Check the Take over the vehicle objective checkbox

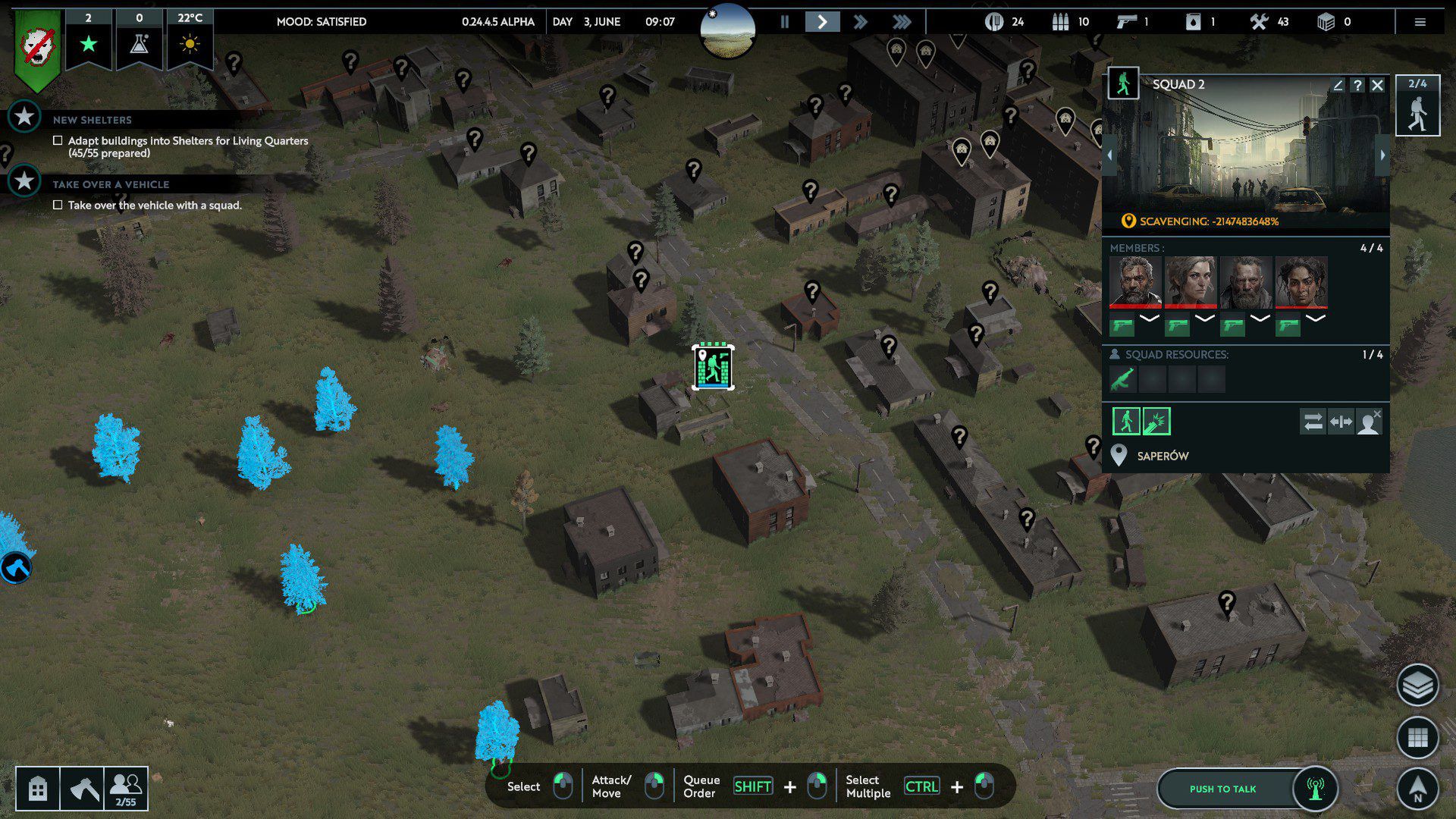click(x=58, y=205)
